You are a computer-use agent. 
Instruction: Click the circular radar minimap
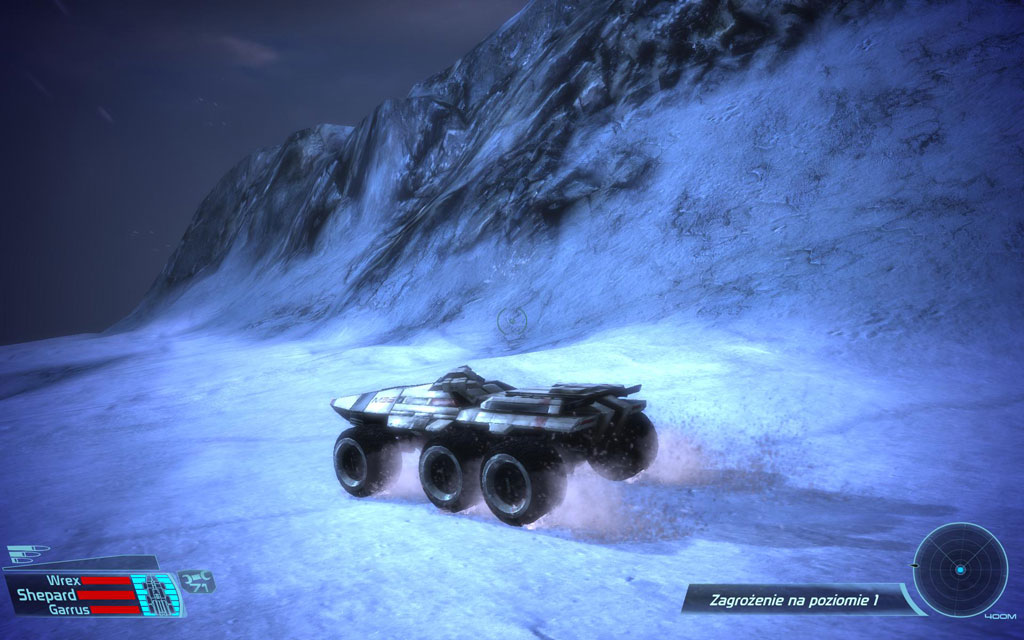(x=959, y=569)
